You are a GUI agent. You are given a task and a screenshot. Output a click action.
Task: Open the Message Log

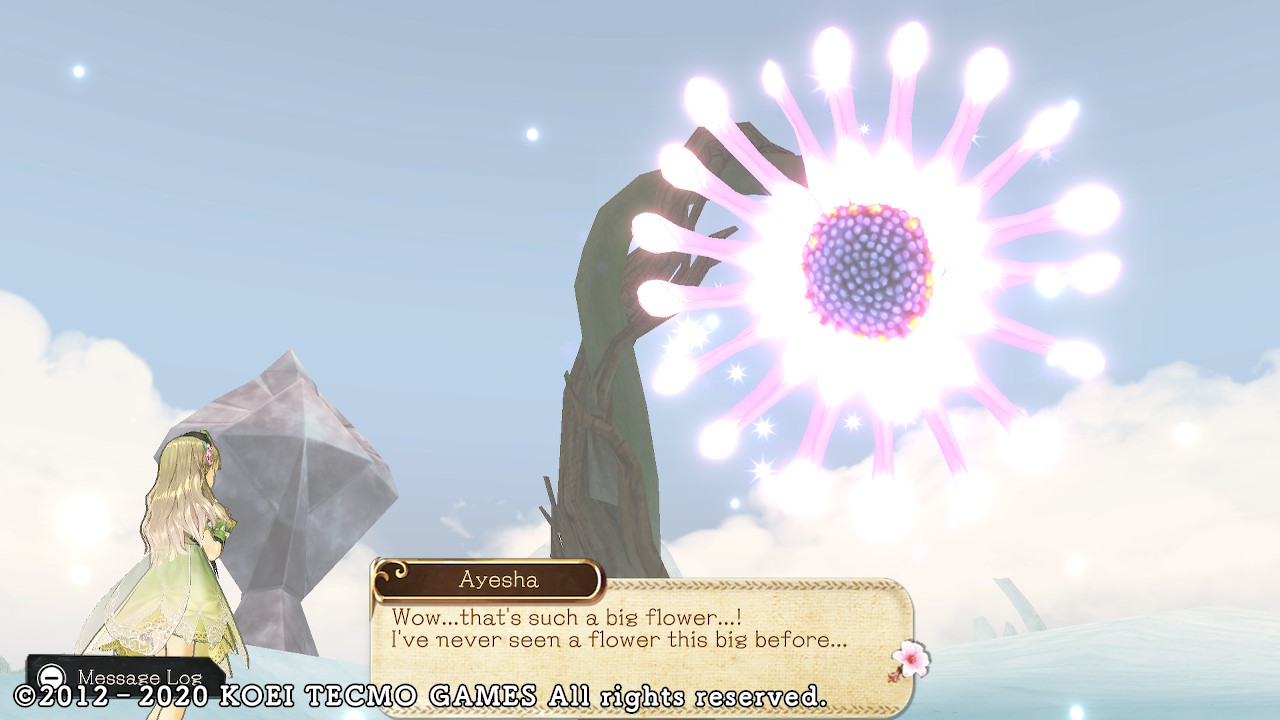point(124,677)
